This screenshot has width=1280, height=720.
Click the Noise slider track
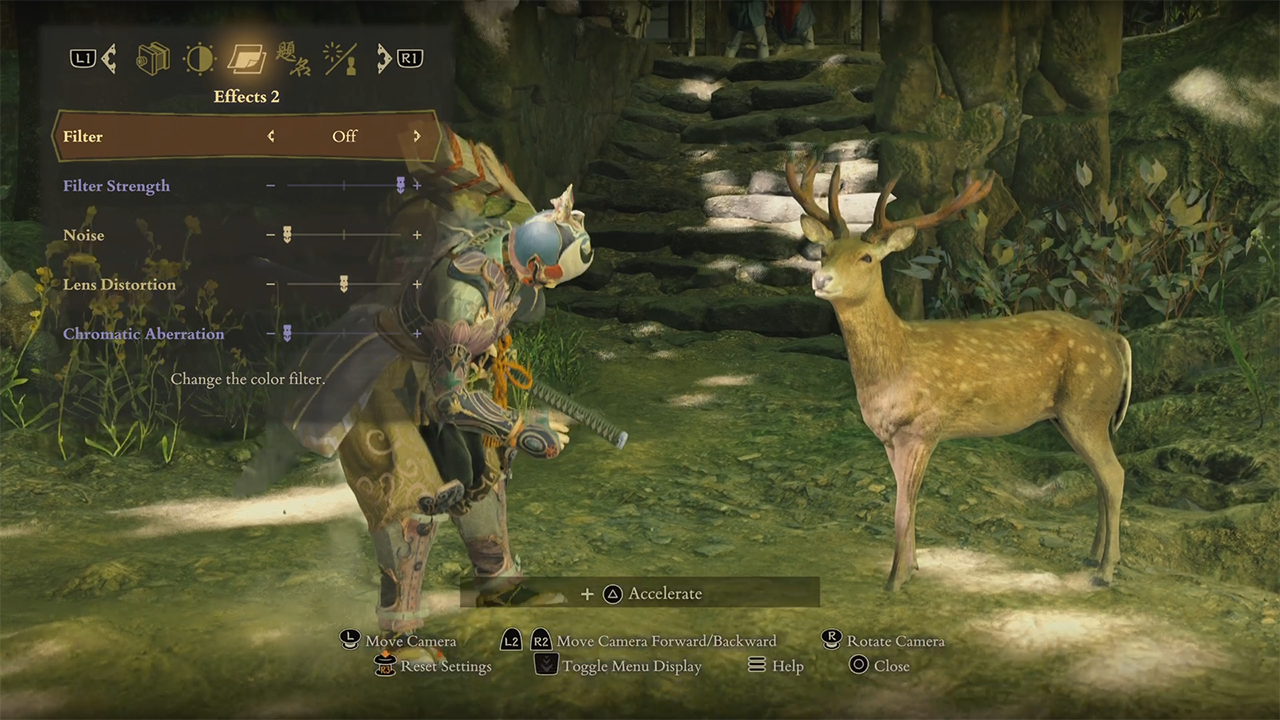pos(344,235)
